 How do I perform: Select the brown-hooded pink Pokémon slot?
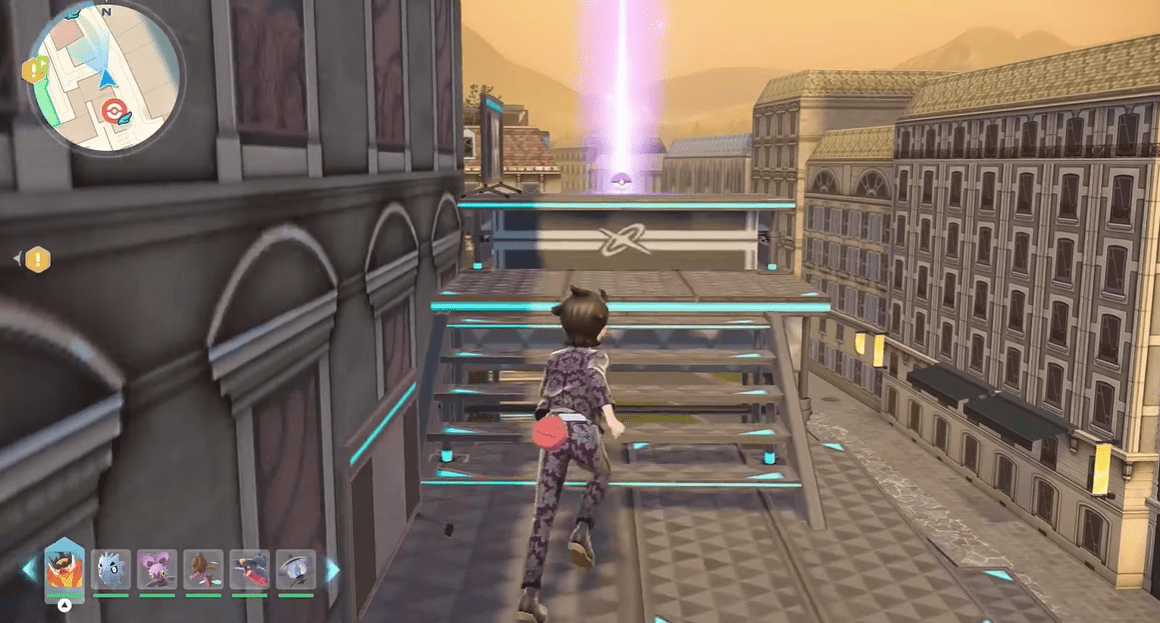pyautogui.click(x=203, y=568)
